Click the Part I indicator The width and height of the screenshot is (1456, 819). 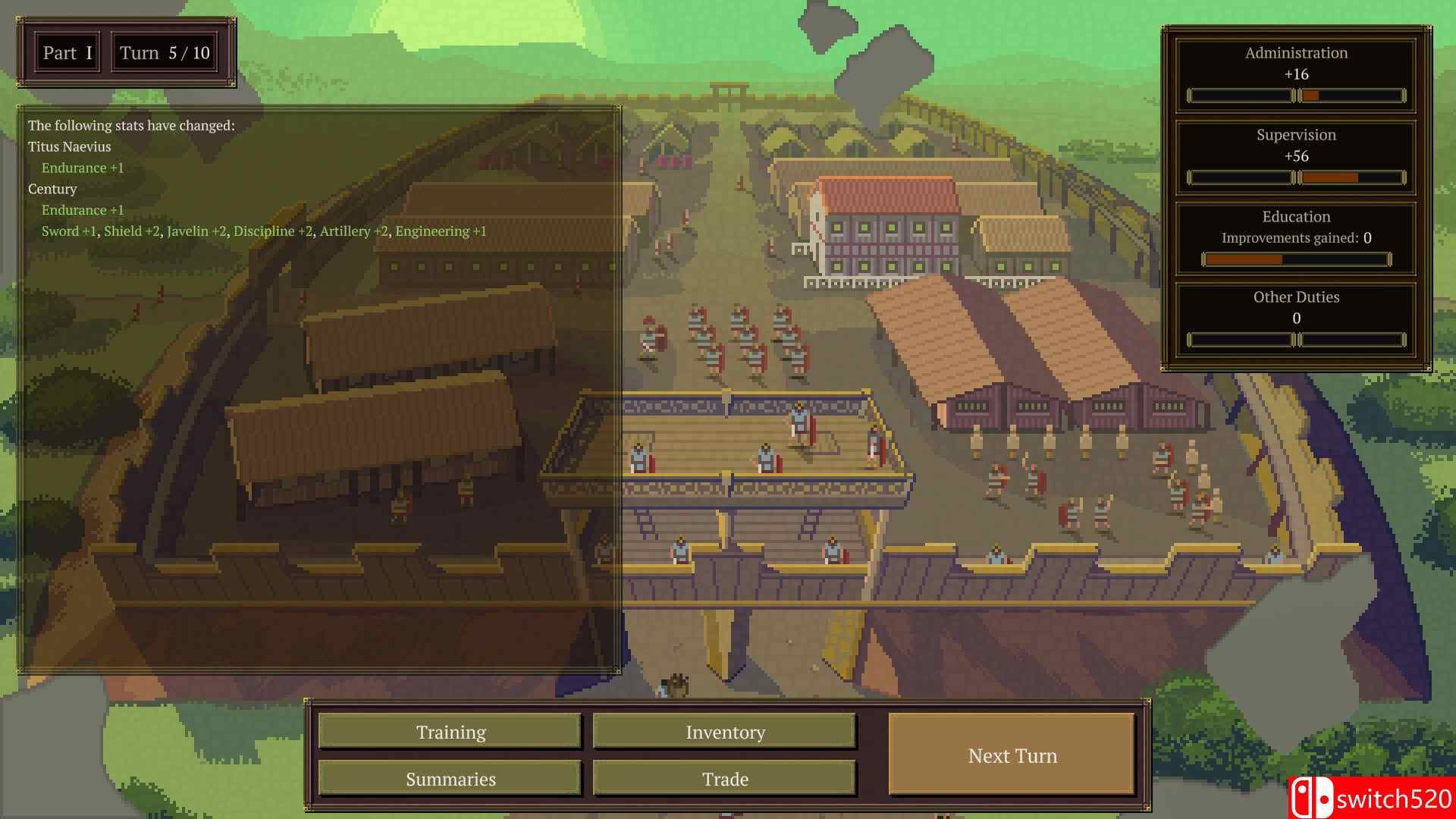[x=67, y=52]
